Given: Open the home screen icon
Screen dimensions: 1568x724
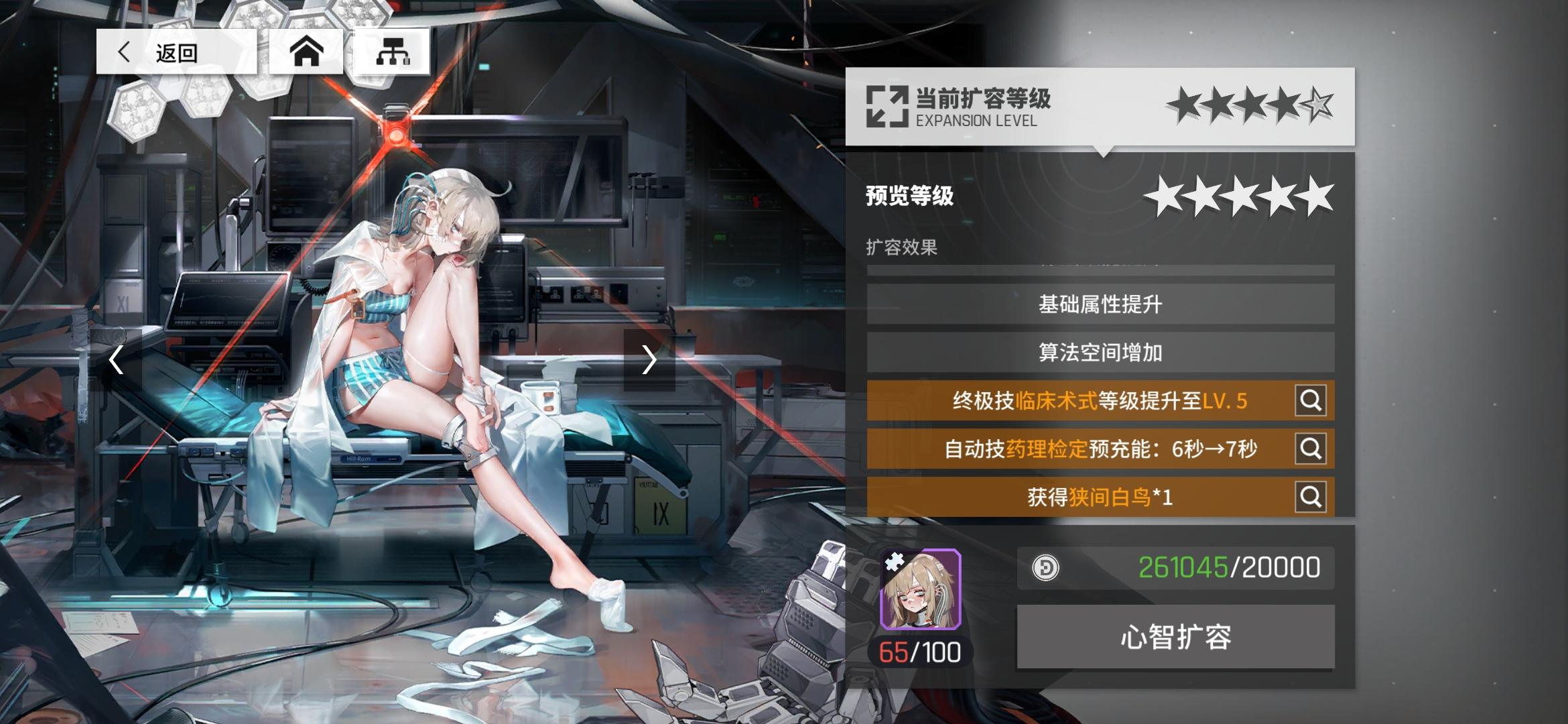Looking at the screenshot, I should click(307, 52).
